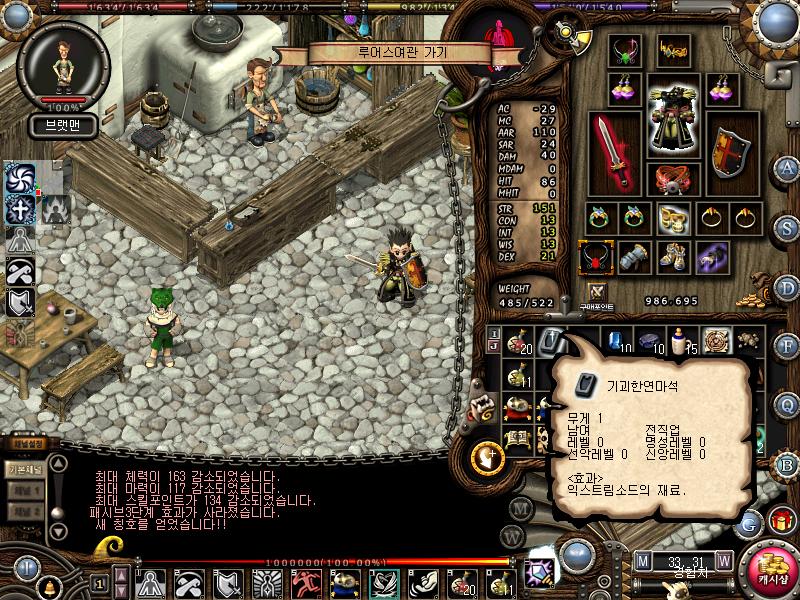Viewport: 800px width, 600px height.
Task: Select the 기본채널 chat channel tab
Action: coord(23,470)
